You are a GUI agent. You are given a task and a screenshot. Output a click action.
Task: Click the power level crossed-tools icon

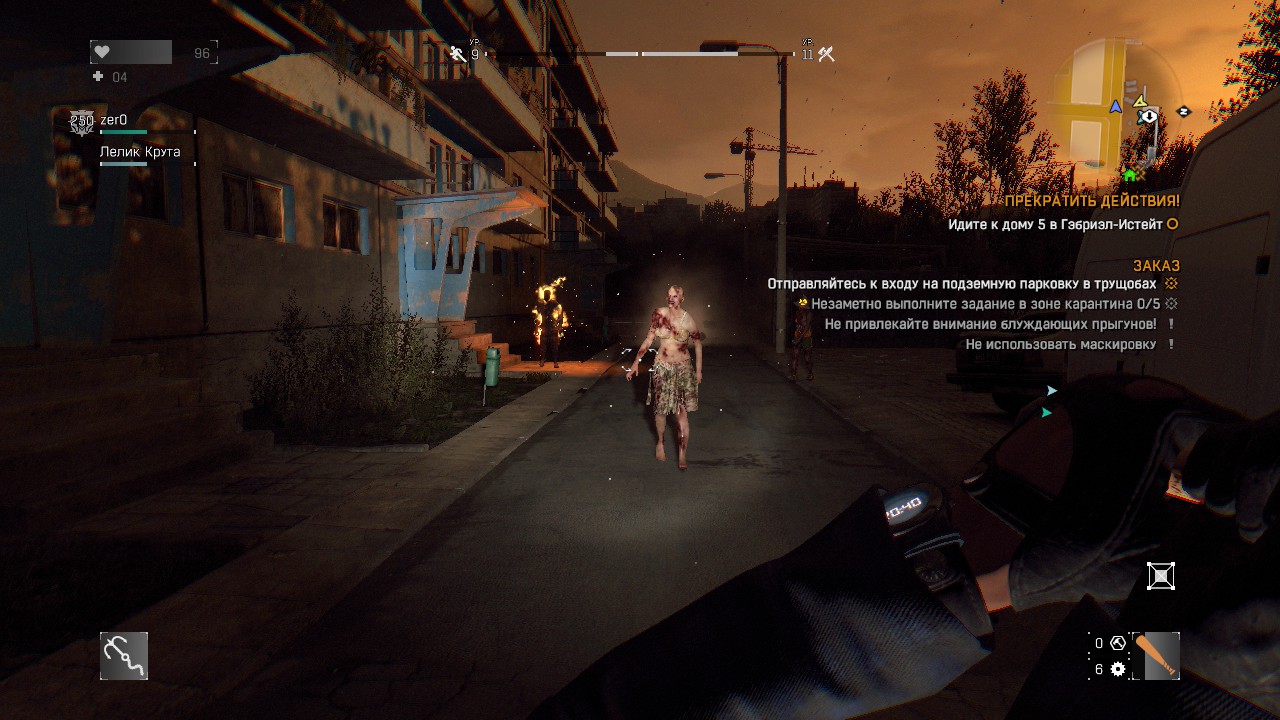coord(826,54)
